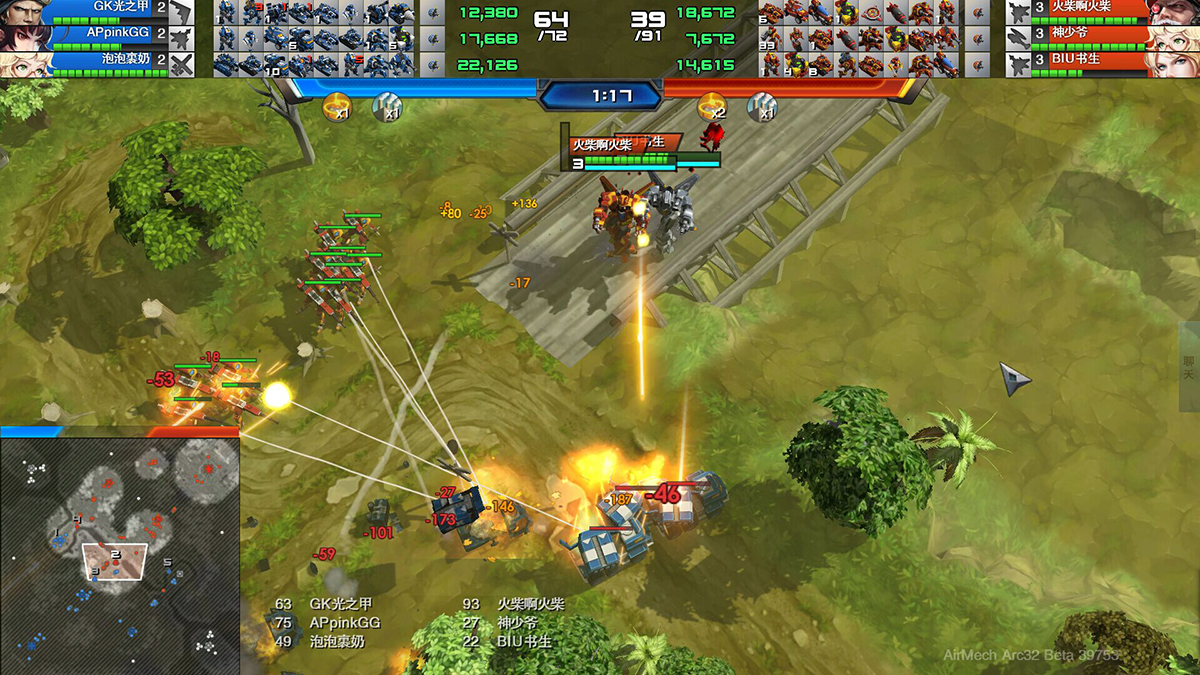Screen dimensions: 1200x675
Task: Select 火柴啊火柴 in the bottom score list
Action: click(x=530, y=604)
